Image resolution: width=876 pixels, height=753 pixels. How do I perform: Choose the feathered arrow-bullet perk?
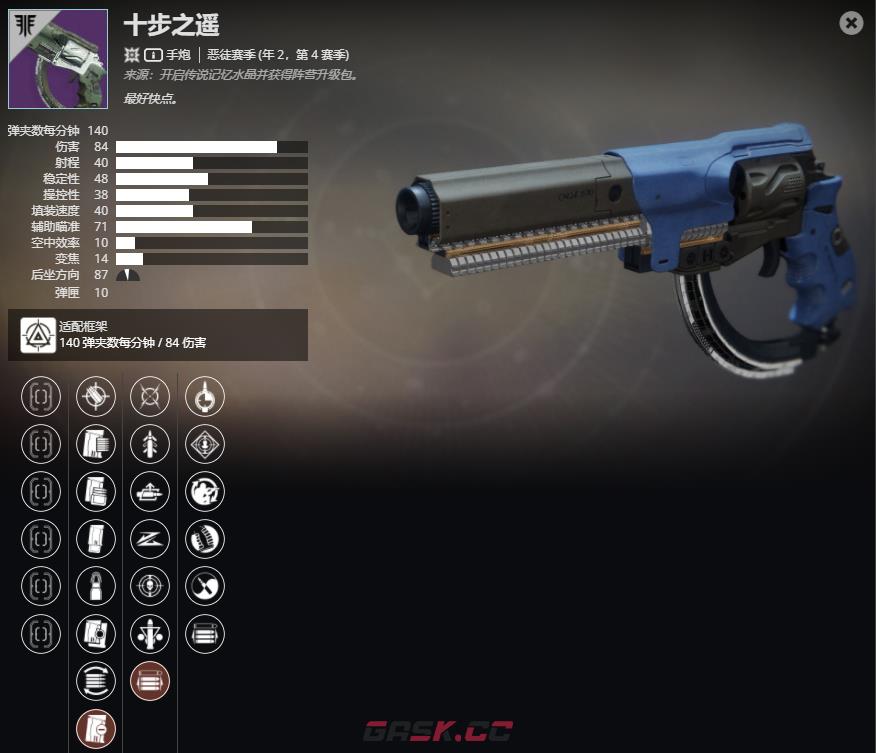point(150,444)
